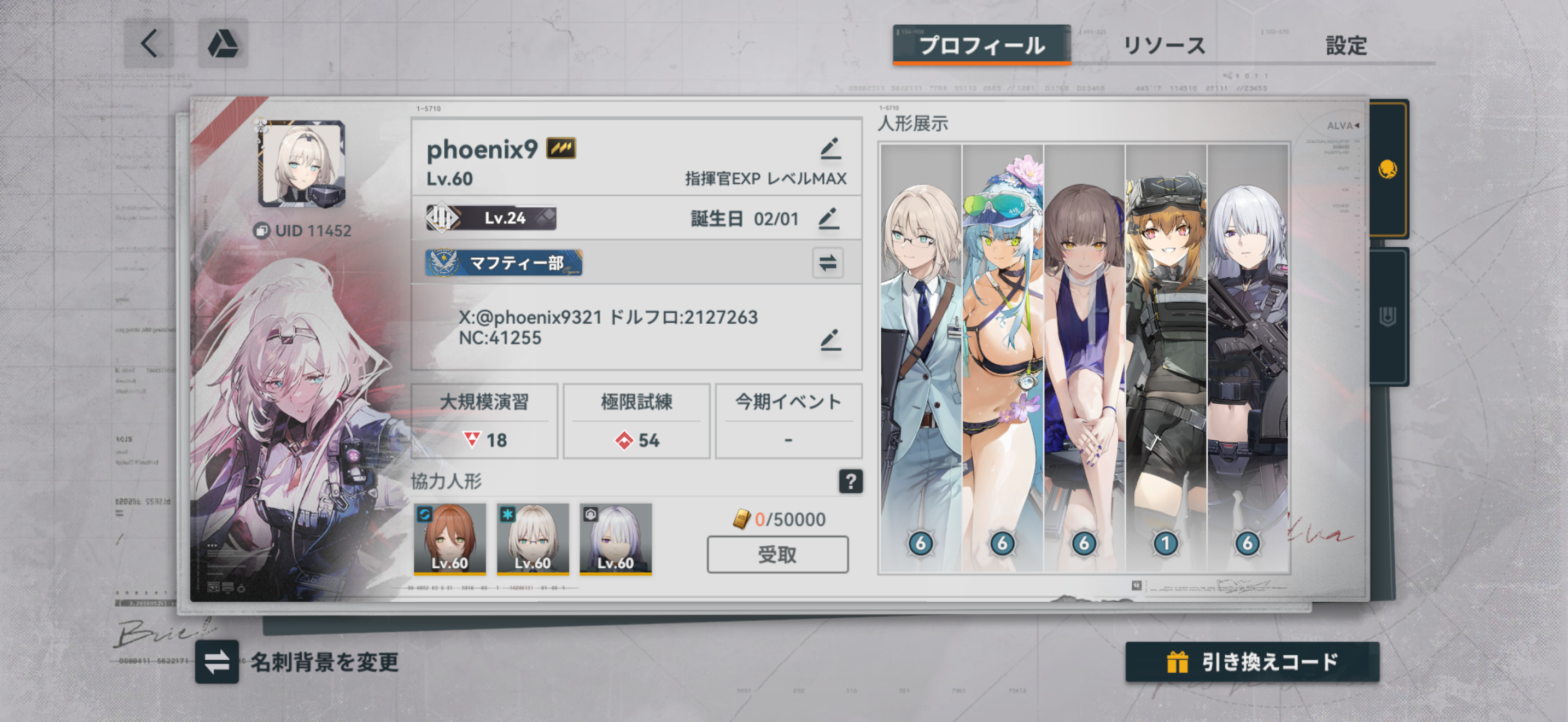Viewport: 1568px width, 722px height.
Task: Edit the 誕生日 birthday entry
Action: click(x=828, y=219)
